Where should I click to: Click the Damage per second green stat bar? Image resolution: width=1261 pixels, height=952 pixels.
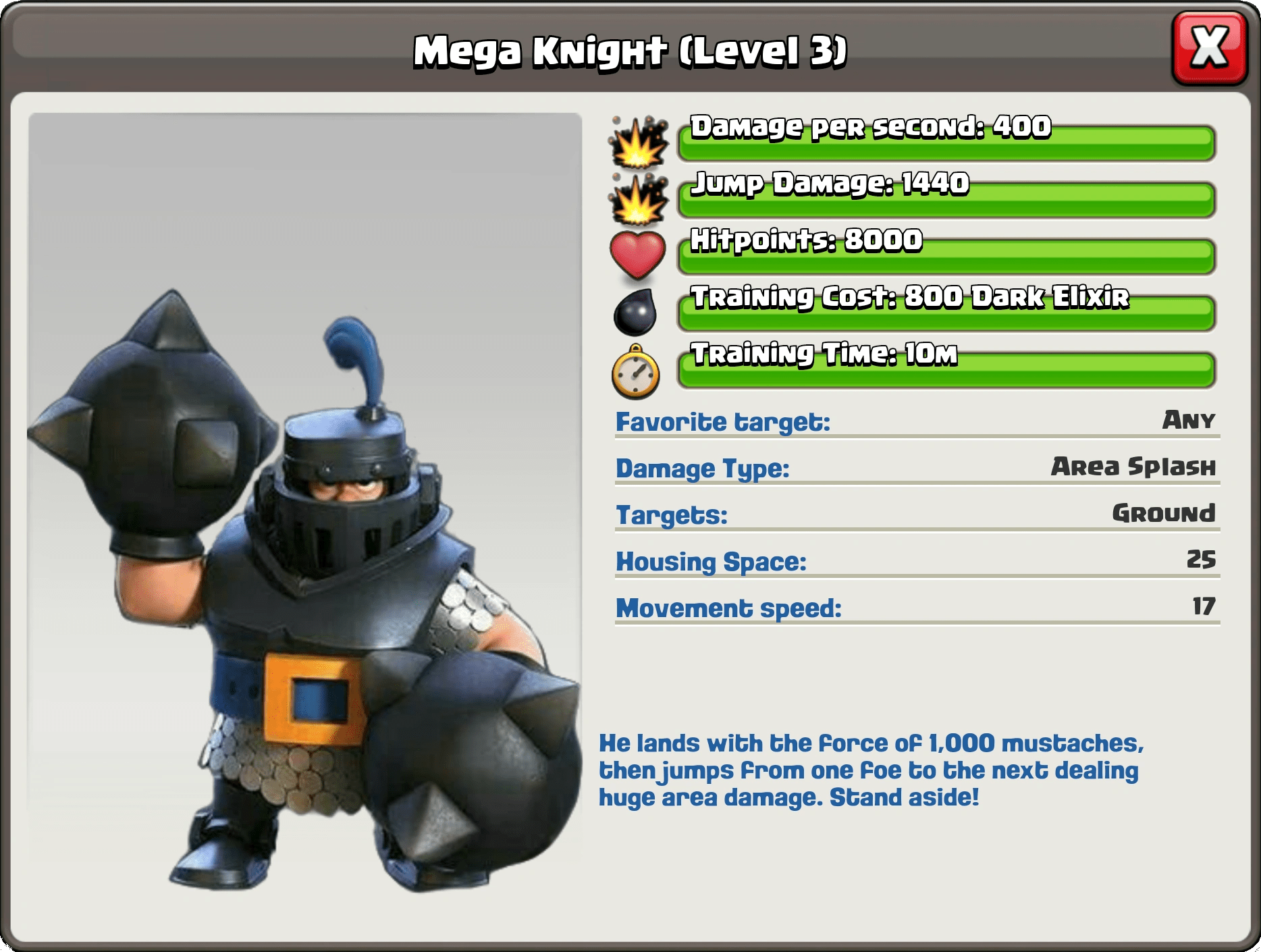click(945, 135)
